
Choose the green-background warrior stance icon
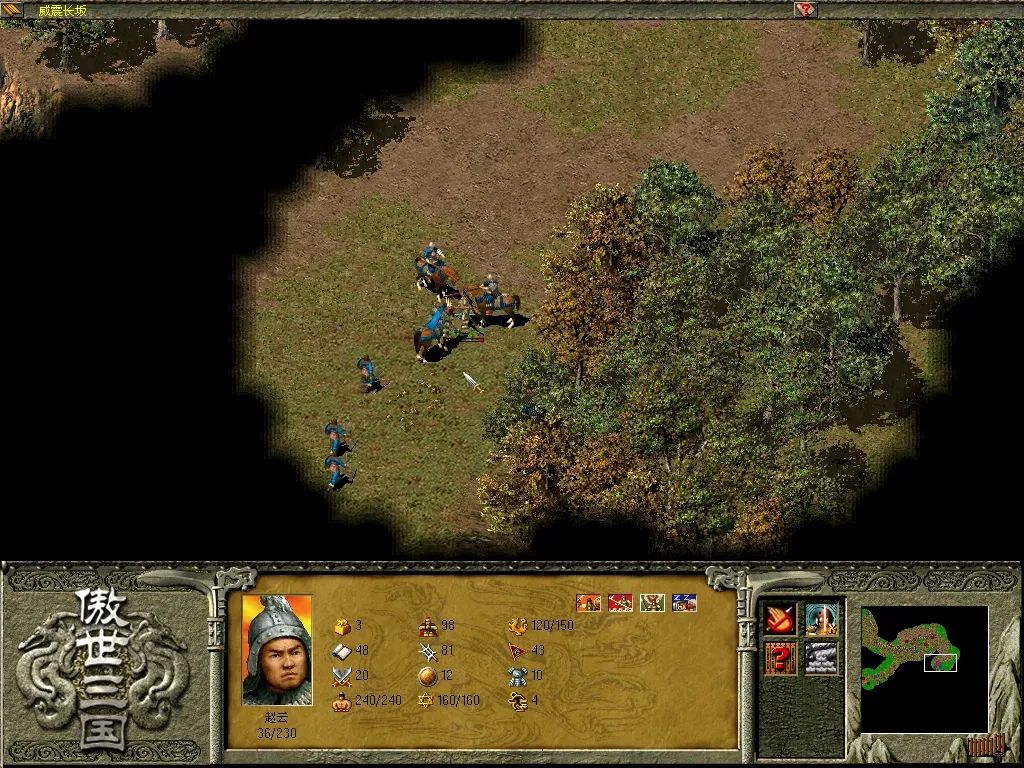click(652, 603)
